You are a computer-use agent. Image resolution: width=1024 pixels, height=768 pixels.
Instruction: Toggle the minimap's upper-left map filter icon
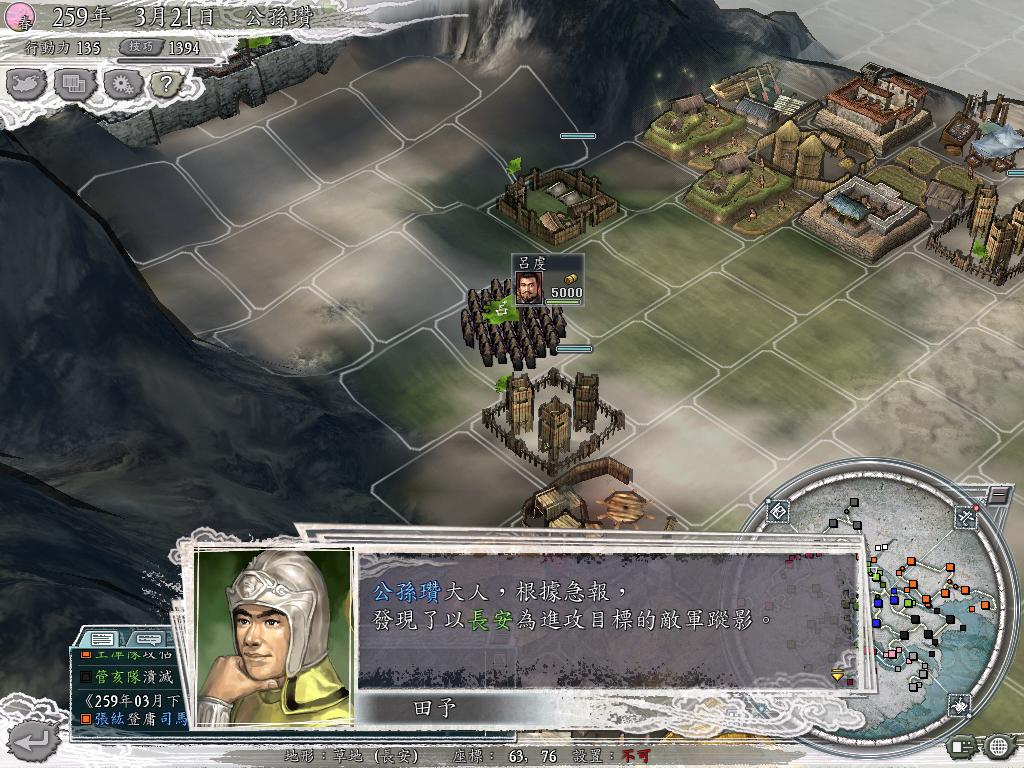pyautogui.click(x=779, y=513)
